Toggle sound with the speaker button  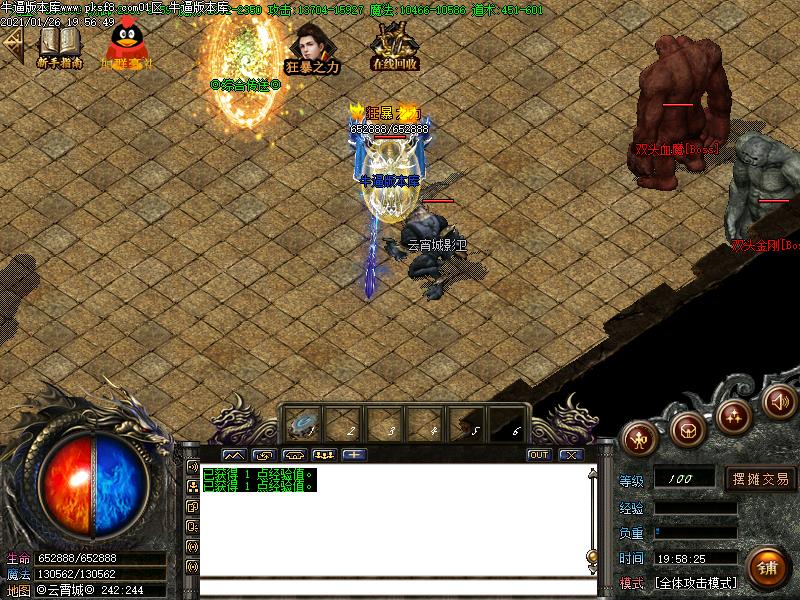(779, 401)
